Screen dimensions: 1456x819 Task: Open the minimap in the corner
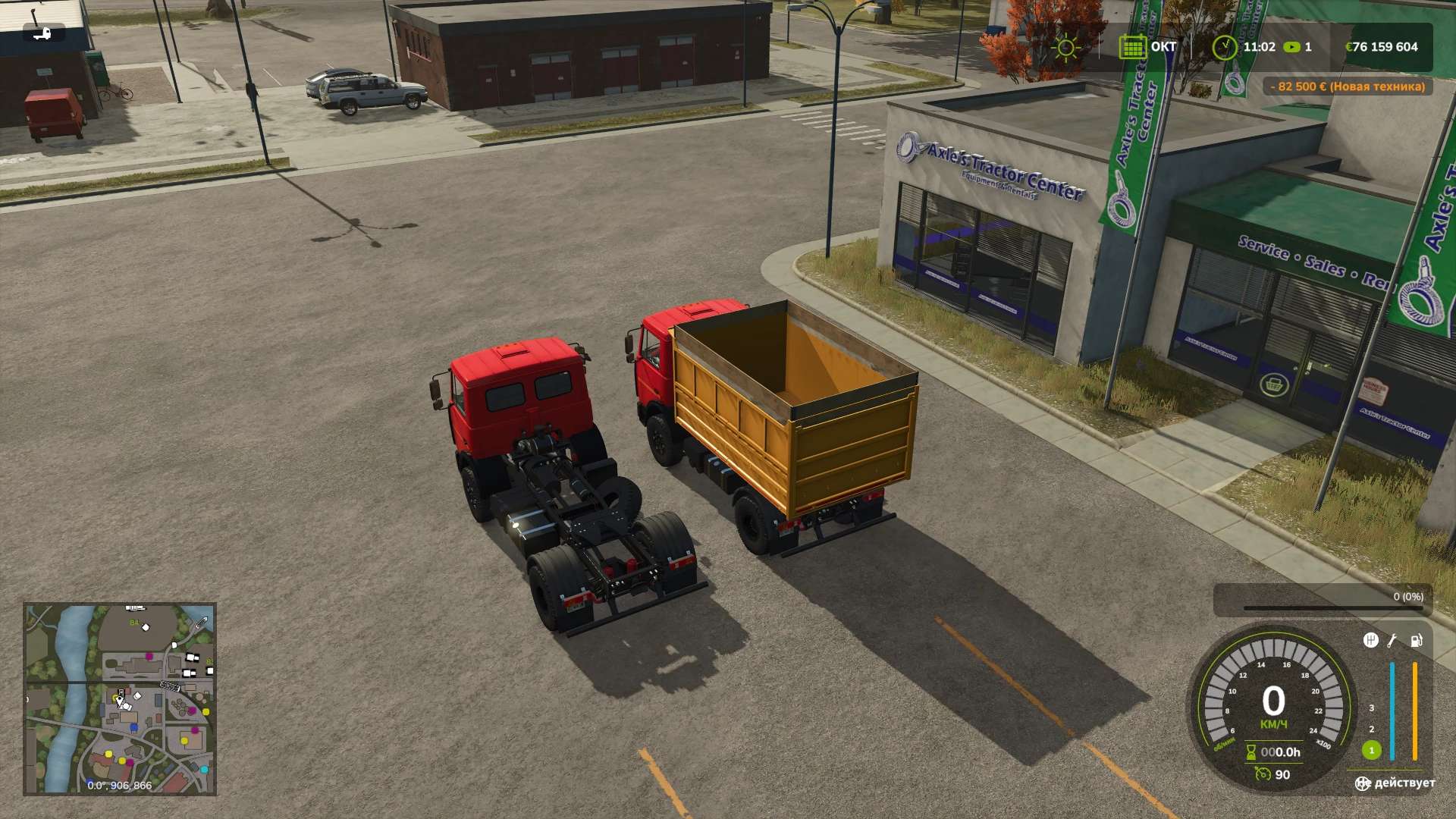(120, 698)
